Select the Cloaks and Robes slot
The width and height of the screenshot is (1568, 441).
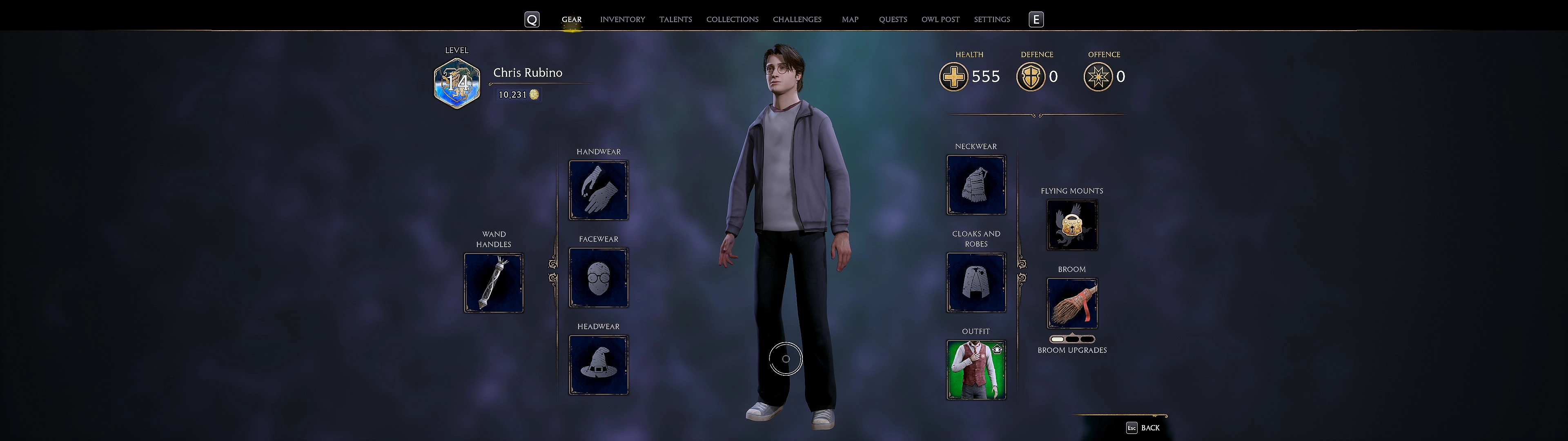(x=976, y=283)
